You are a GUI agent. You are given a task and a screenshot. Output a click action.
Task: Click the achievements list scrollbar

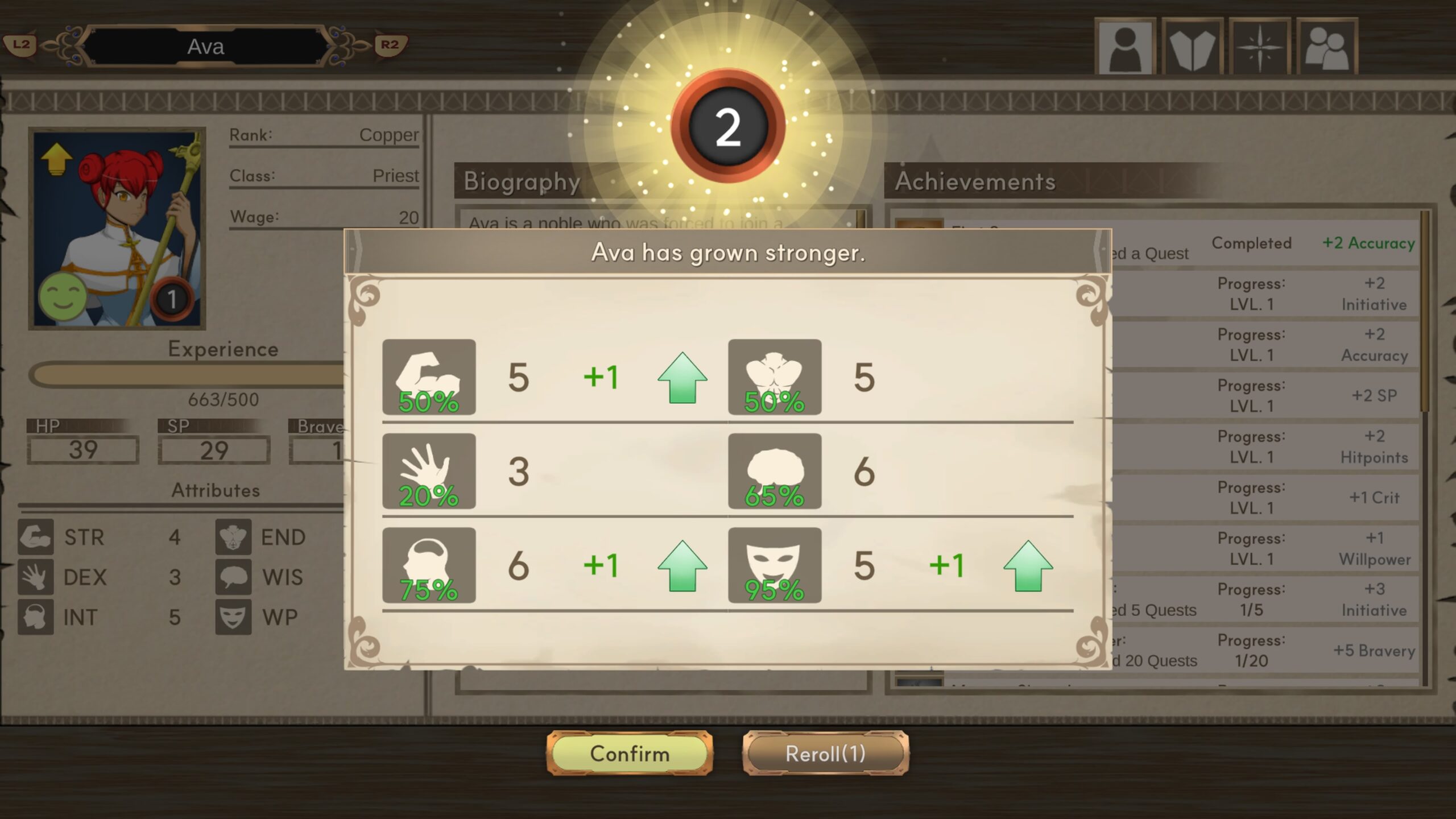pos(1424,313)
